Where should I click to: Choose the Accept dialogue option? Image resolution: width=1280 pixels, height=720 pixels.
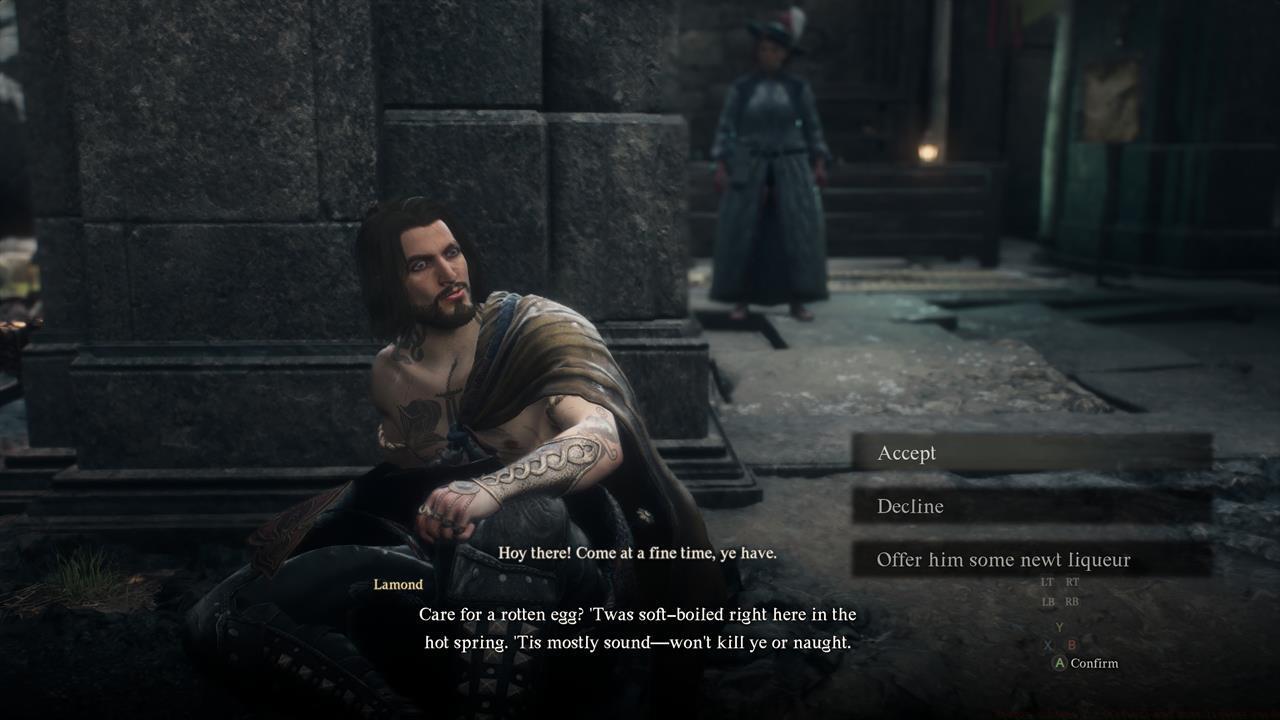pos(1030,453)
